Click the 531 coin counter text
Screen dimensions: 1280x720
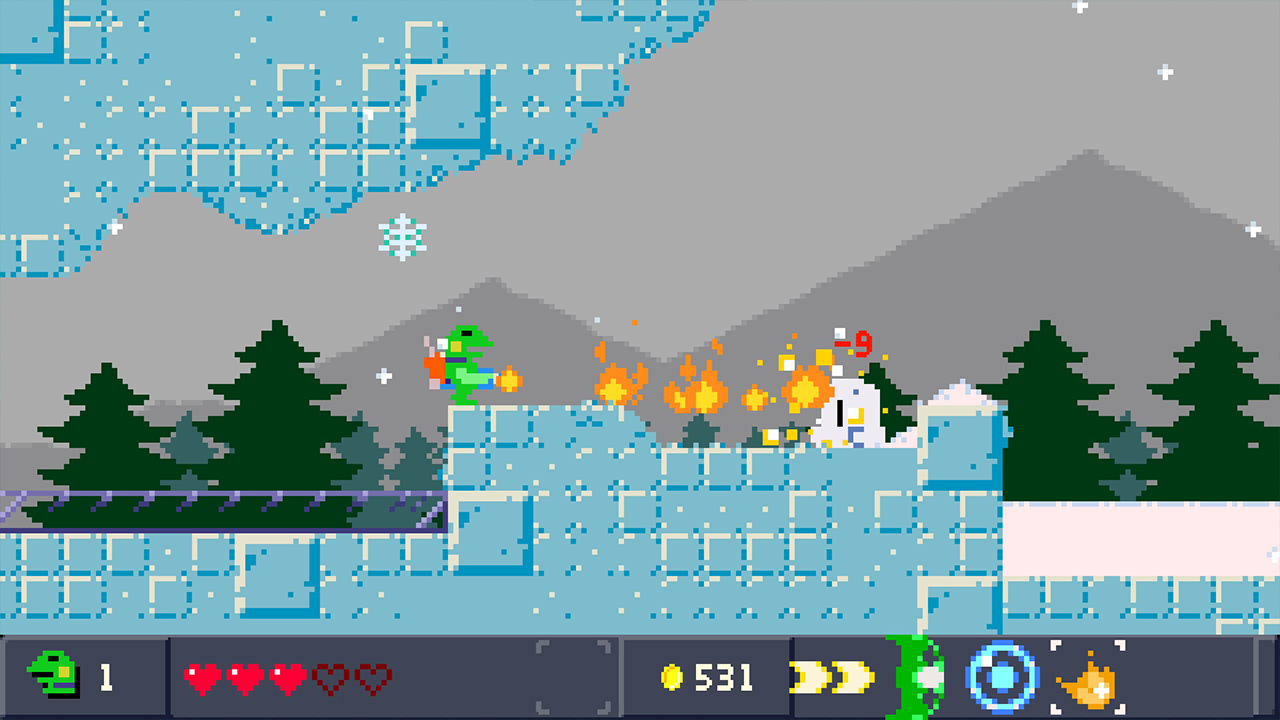point(725,677)
